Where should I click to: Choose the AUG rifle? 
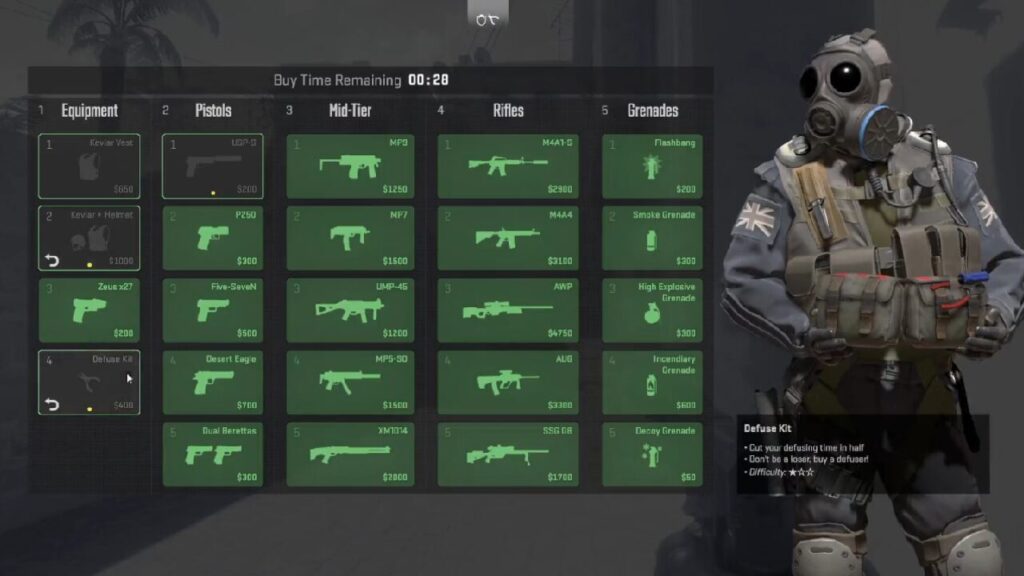509,382
